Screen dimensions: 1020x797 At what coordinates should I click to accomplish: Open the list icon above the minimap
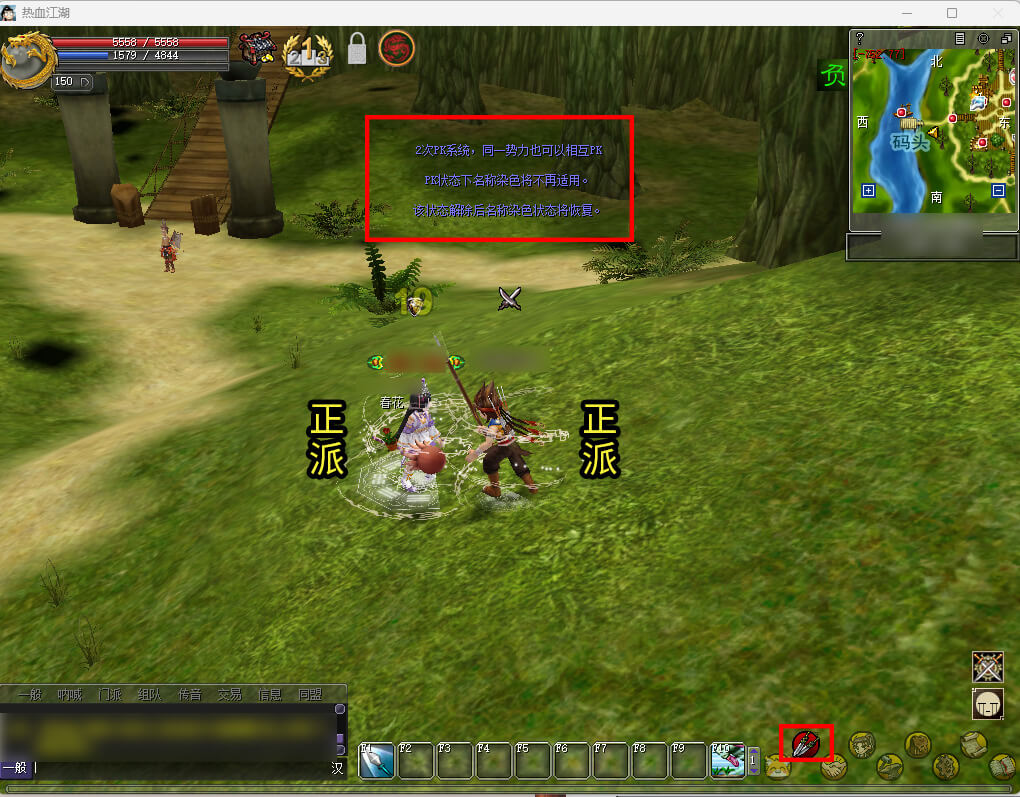pos(960,38)
